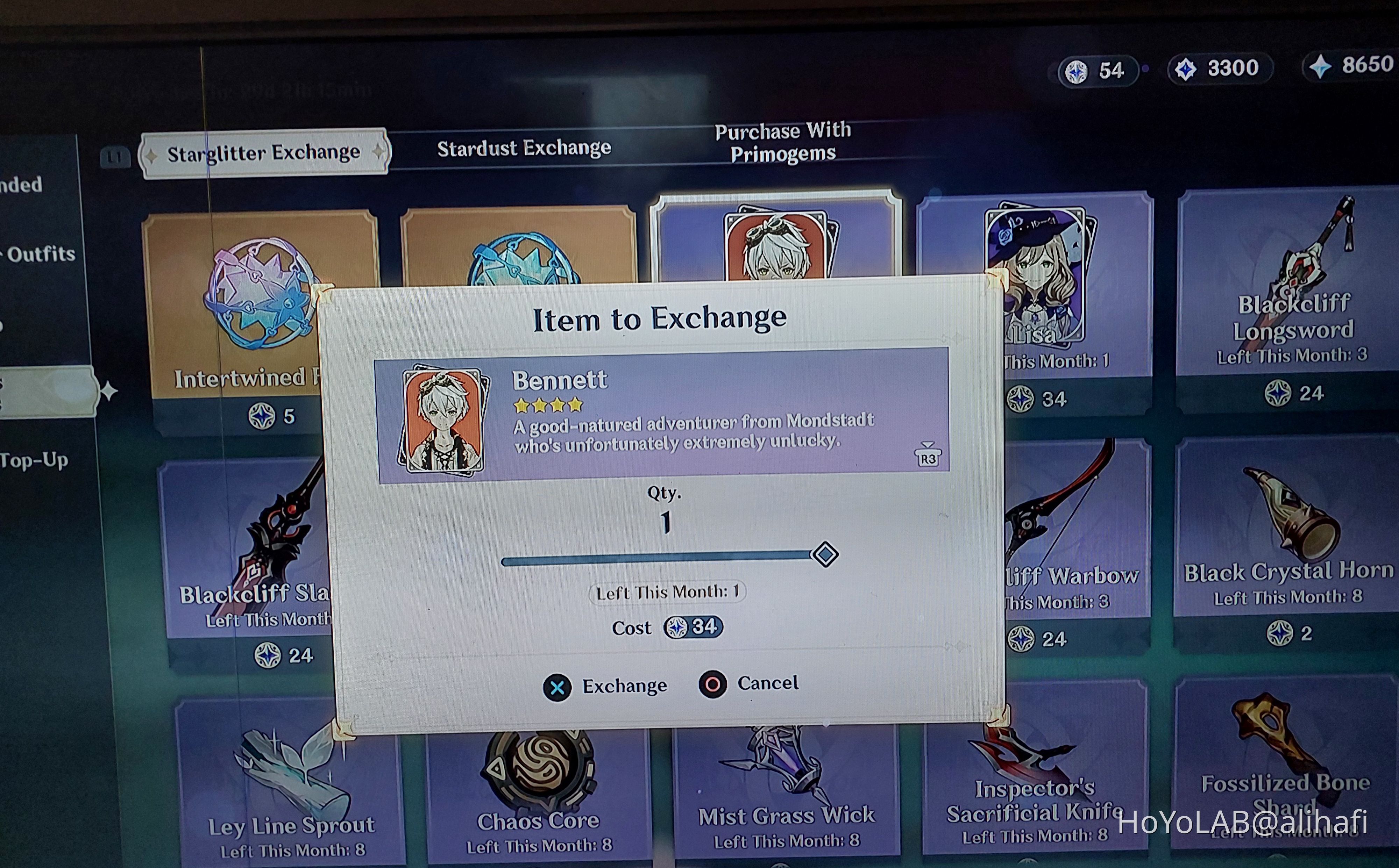Confirm the Exchange for Bennett
The image size is (1399, 868).
606,686
